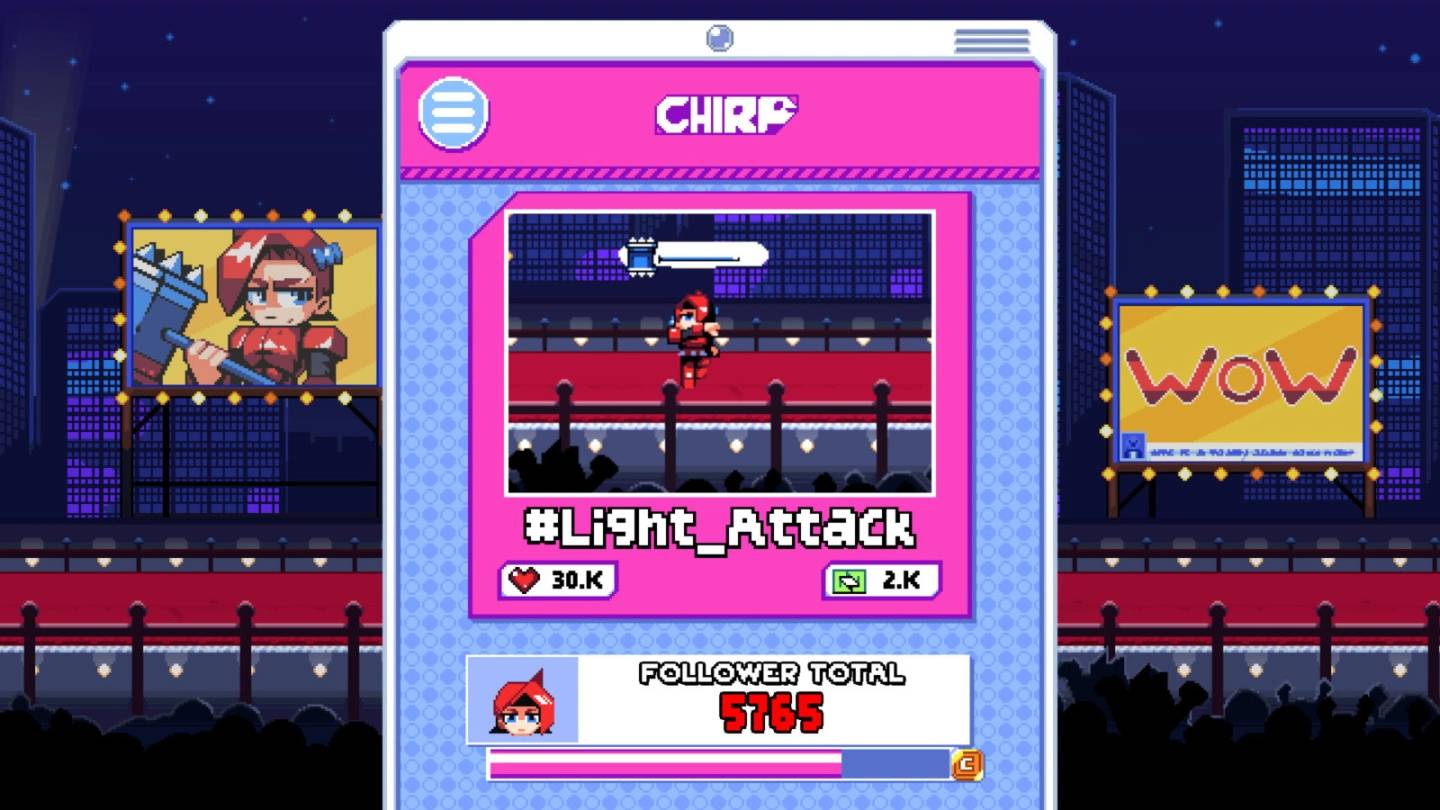Click the speaker grille on the phone's top-right
Screen dimensions: 1440x810
pos(993,40)
